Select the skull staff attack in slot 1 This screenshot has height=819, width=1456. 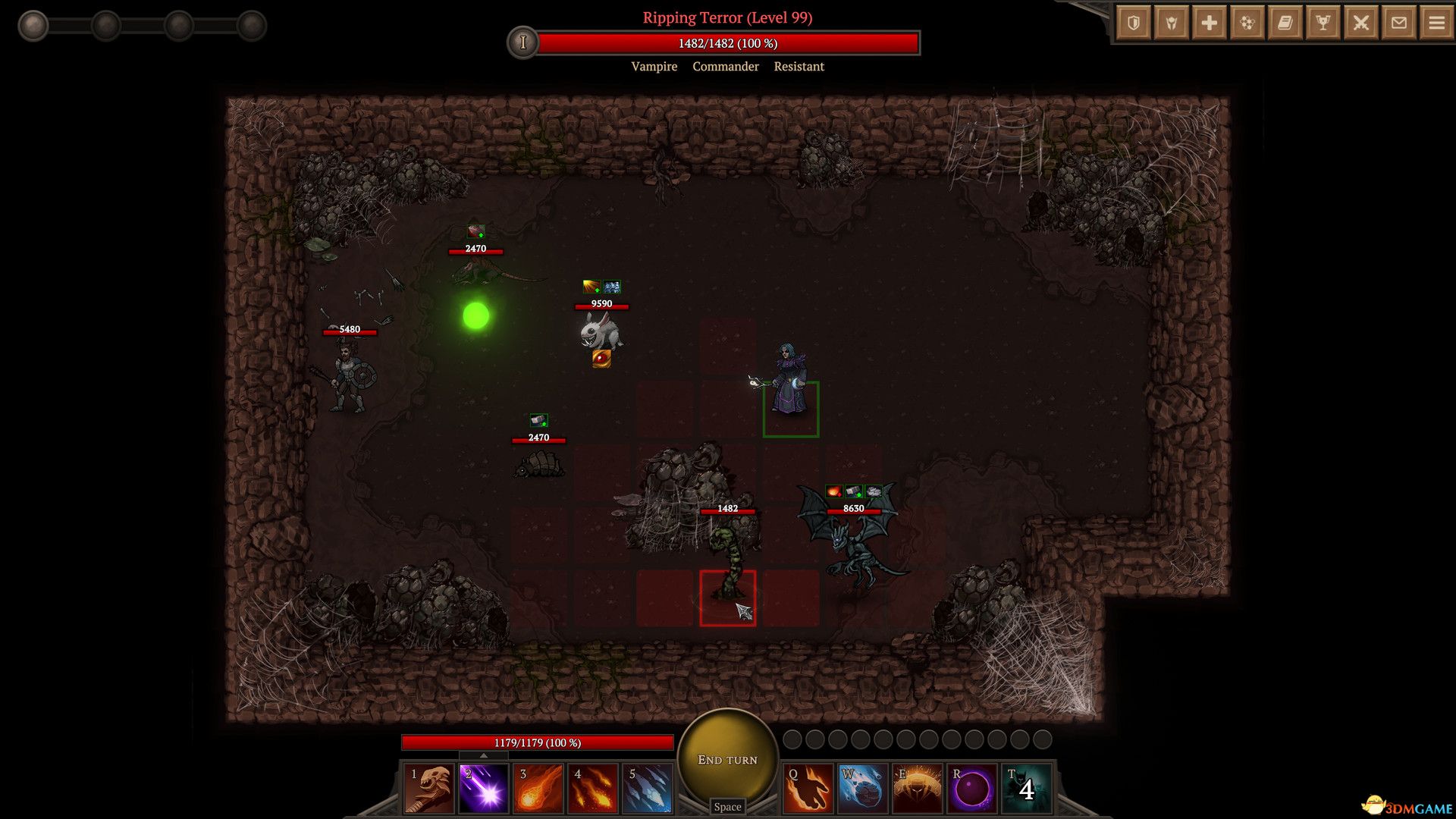click(429, 789)
